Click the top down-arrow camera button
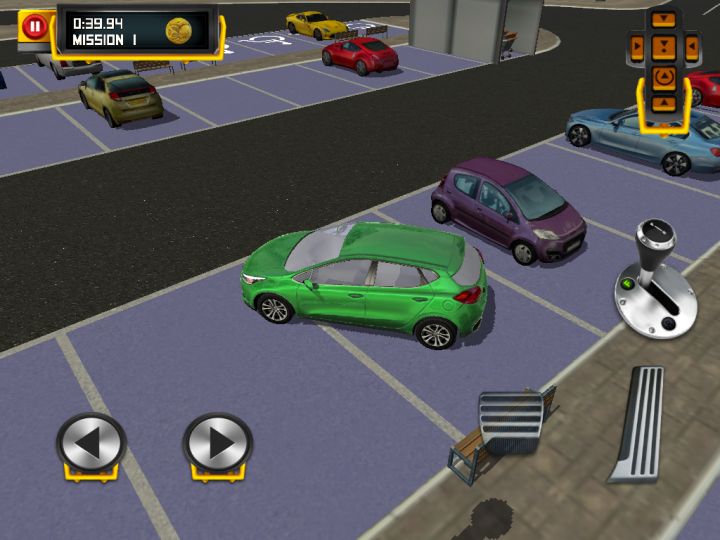The width and height of the screenshot is (720, 540). pyautogui.click(x=663, y=19)
